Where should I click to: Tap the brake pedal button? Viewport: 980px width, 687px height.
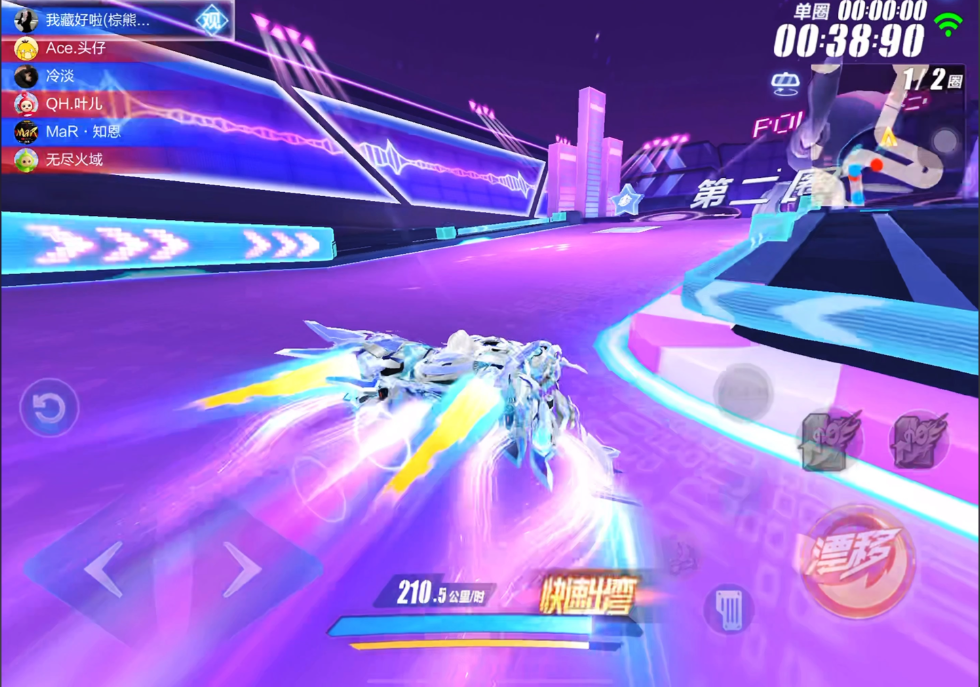pyautogui.click(x=727, y=608)
